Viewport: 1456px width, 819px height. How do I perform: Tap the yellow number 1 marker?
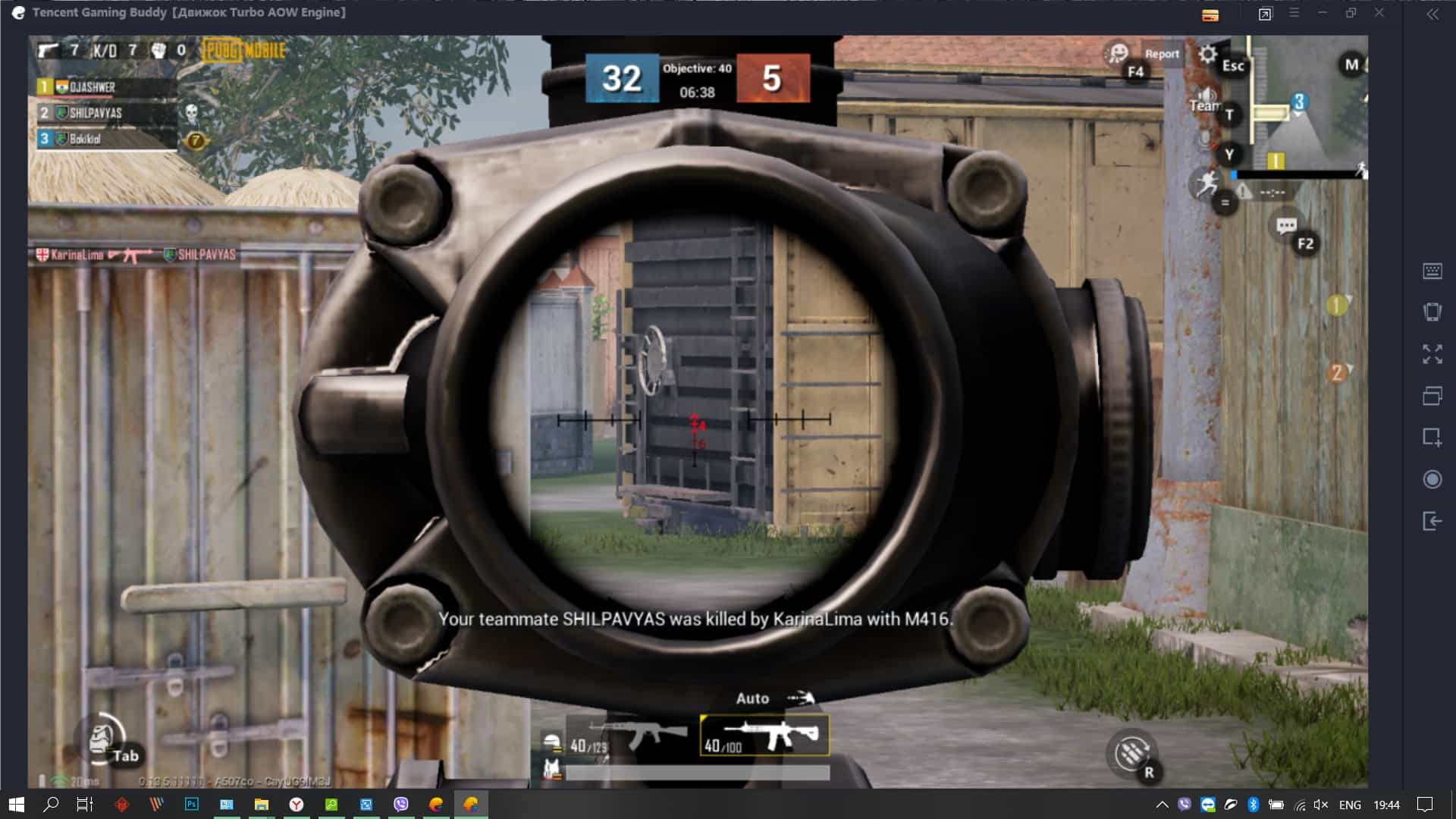pyautogui.click(x=1336, y=306)
